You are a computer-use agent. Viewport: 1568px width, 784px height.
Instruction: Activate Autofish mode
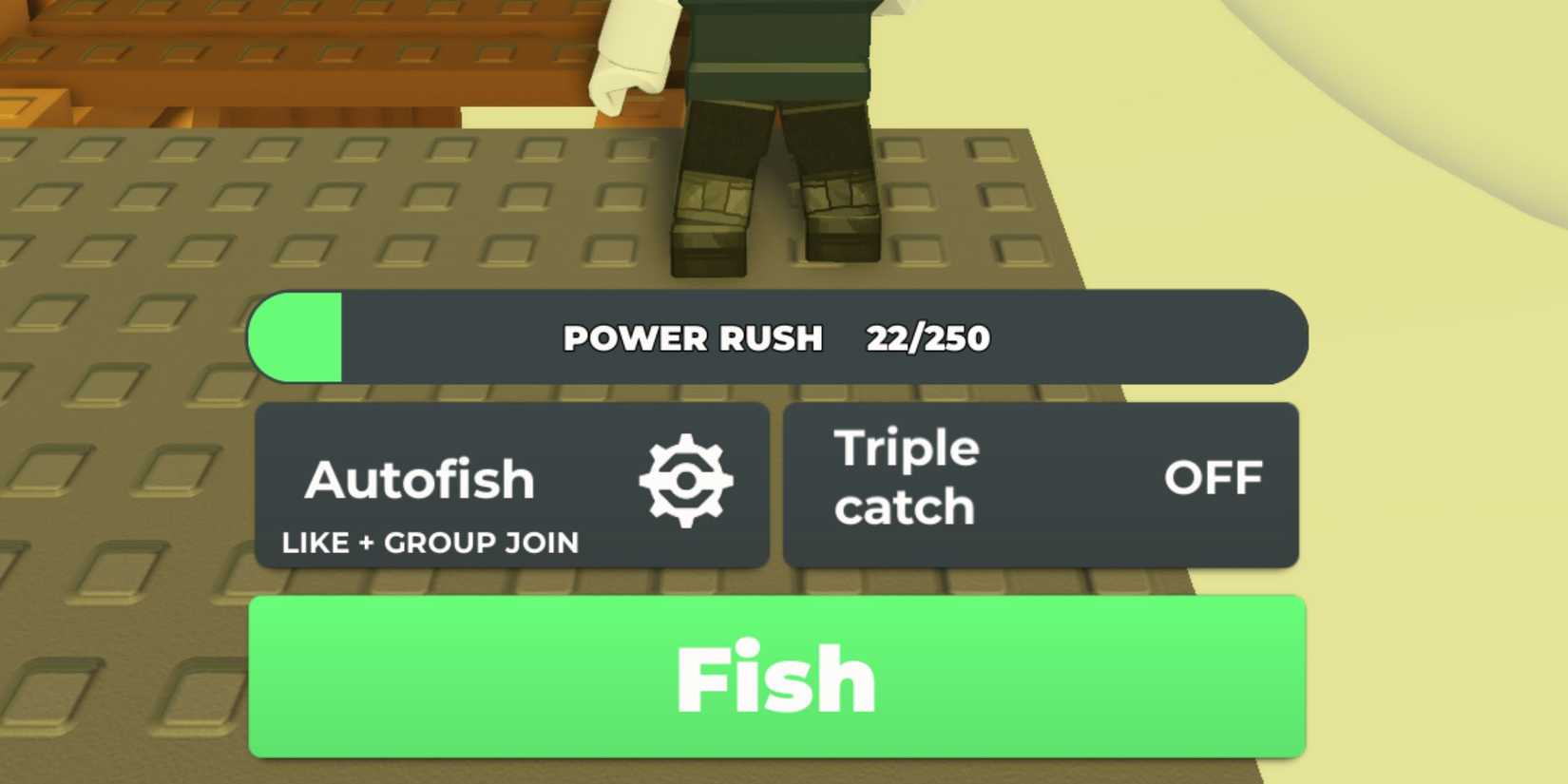(x=418, y=480)
